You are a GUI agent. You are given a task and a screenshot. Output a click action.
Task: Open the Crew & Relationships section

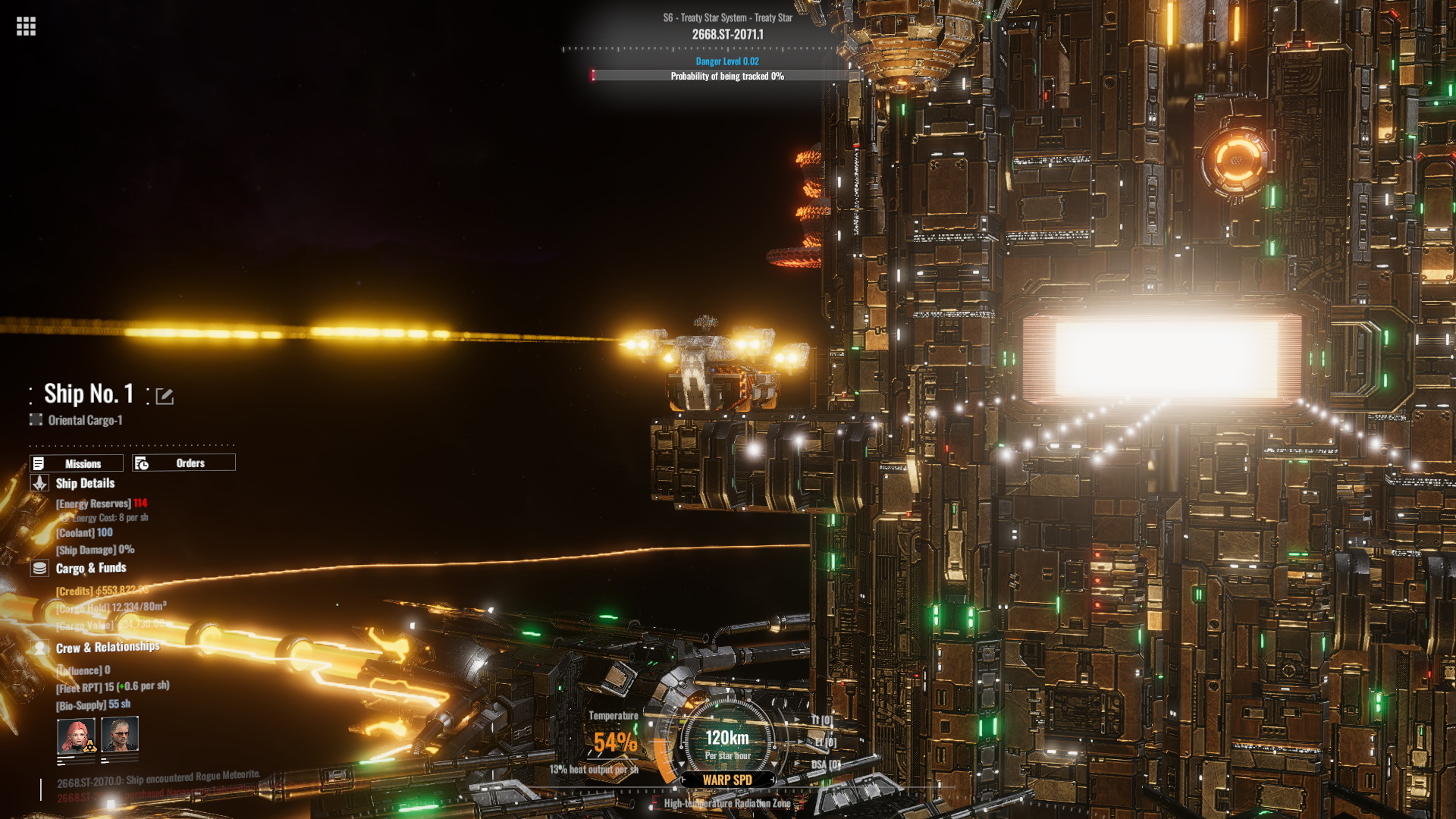[x=107, y=647]
